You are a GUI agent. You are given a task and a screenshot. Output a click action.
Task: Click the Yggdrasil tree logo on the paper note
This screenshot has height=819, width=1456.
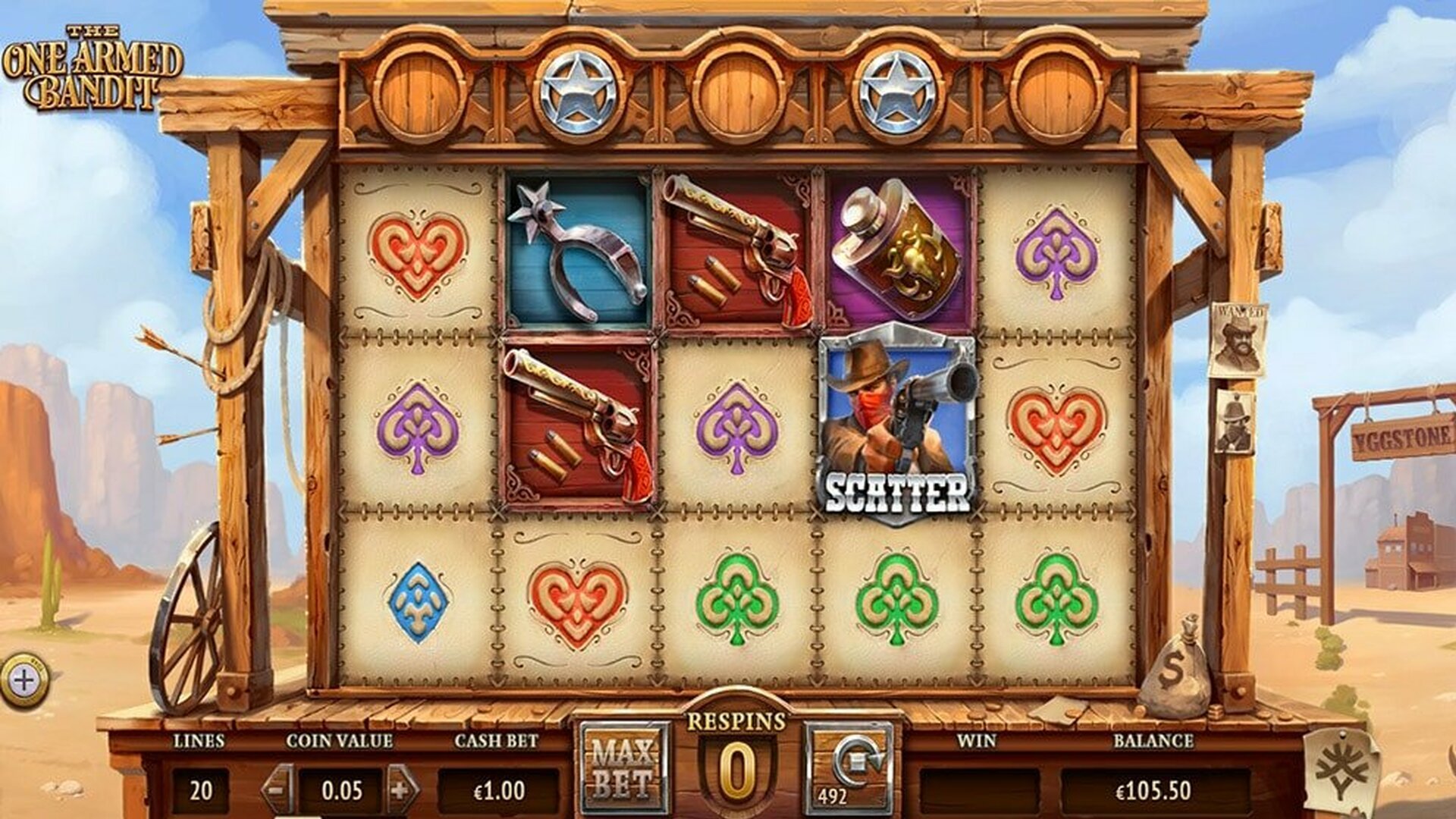[x=1341, y=772]
